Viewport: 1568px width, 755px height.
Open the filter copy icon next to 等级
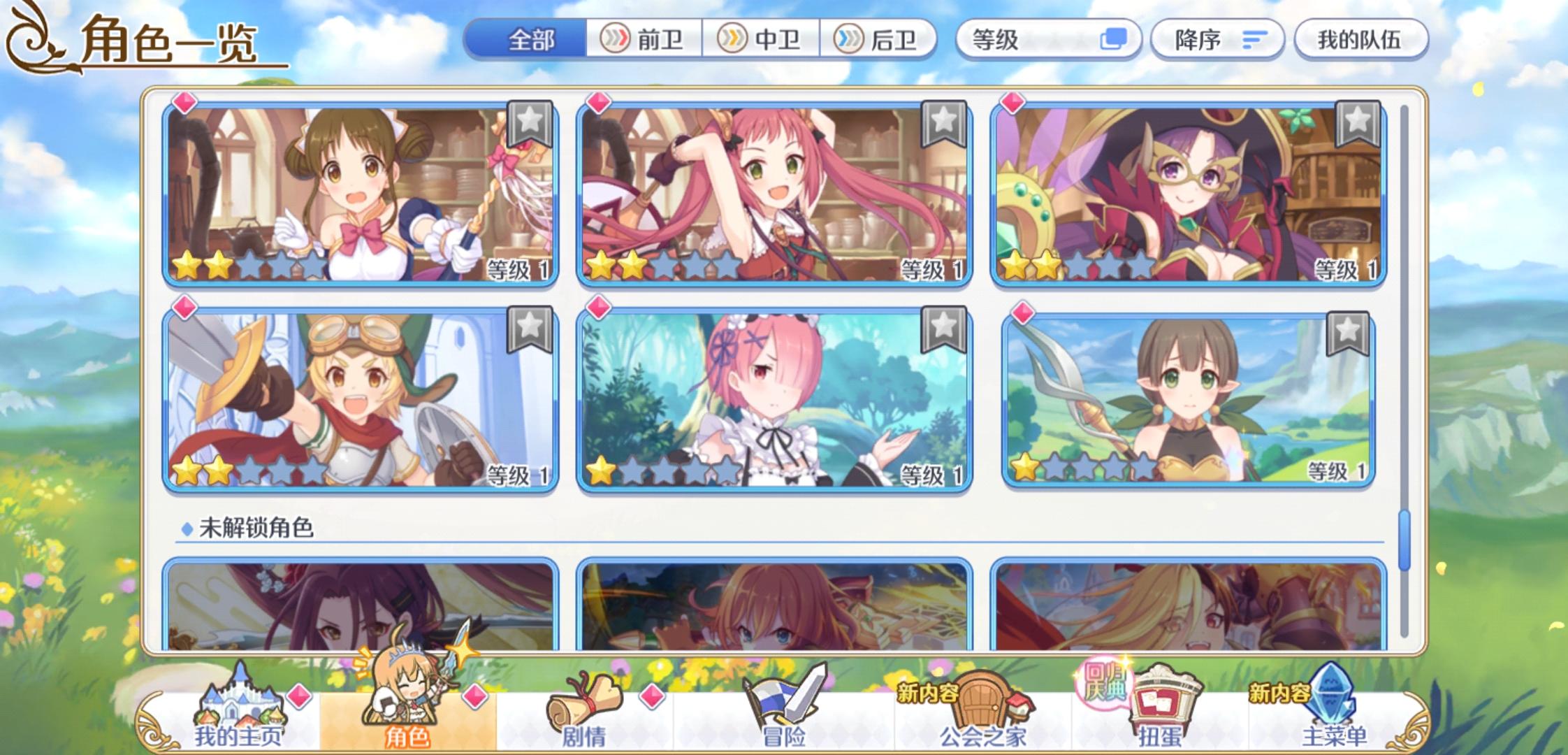[1114, 40]
